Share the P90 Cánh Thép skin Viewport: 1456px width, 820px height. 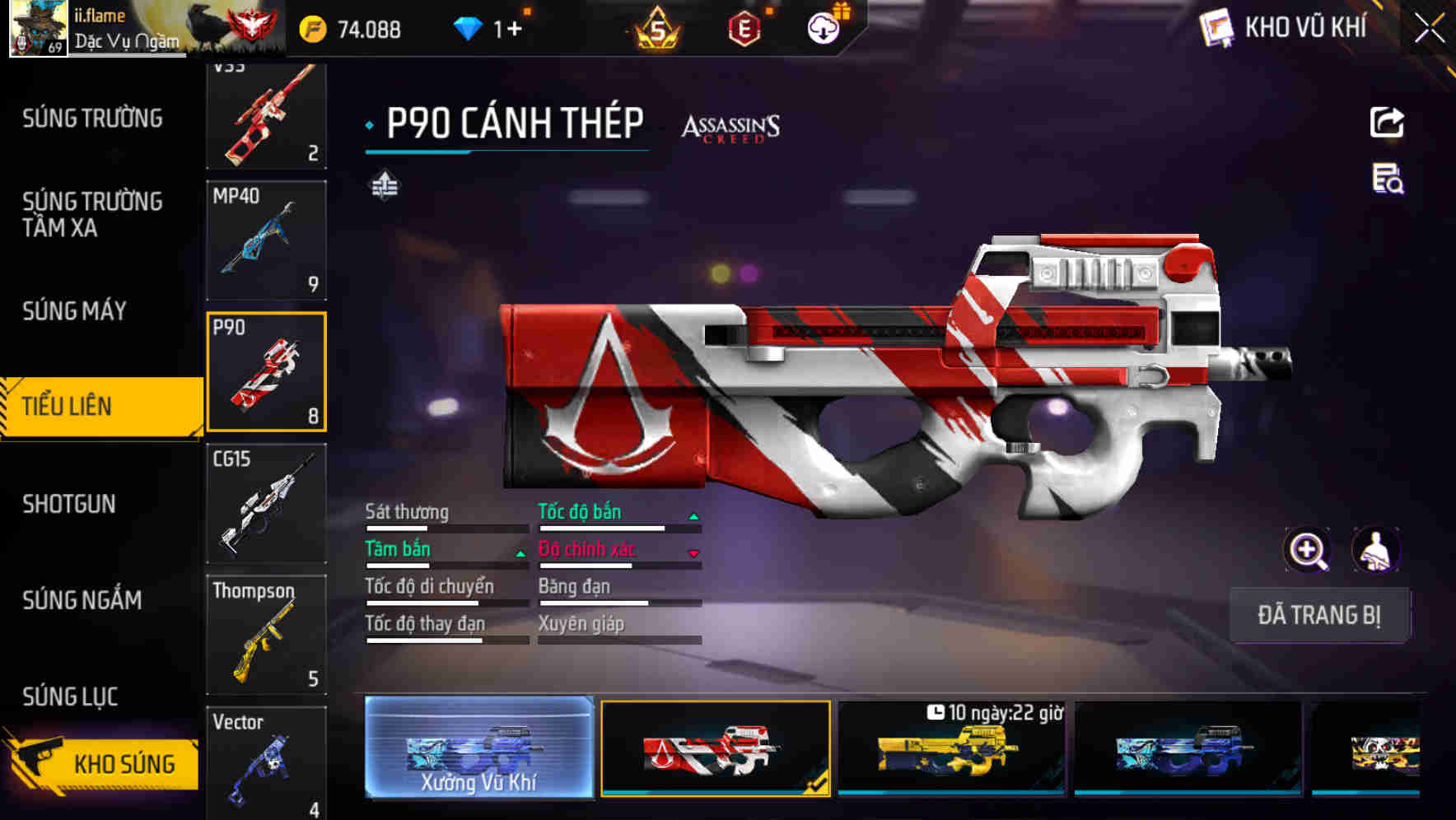click(1387, 122)
